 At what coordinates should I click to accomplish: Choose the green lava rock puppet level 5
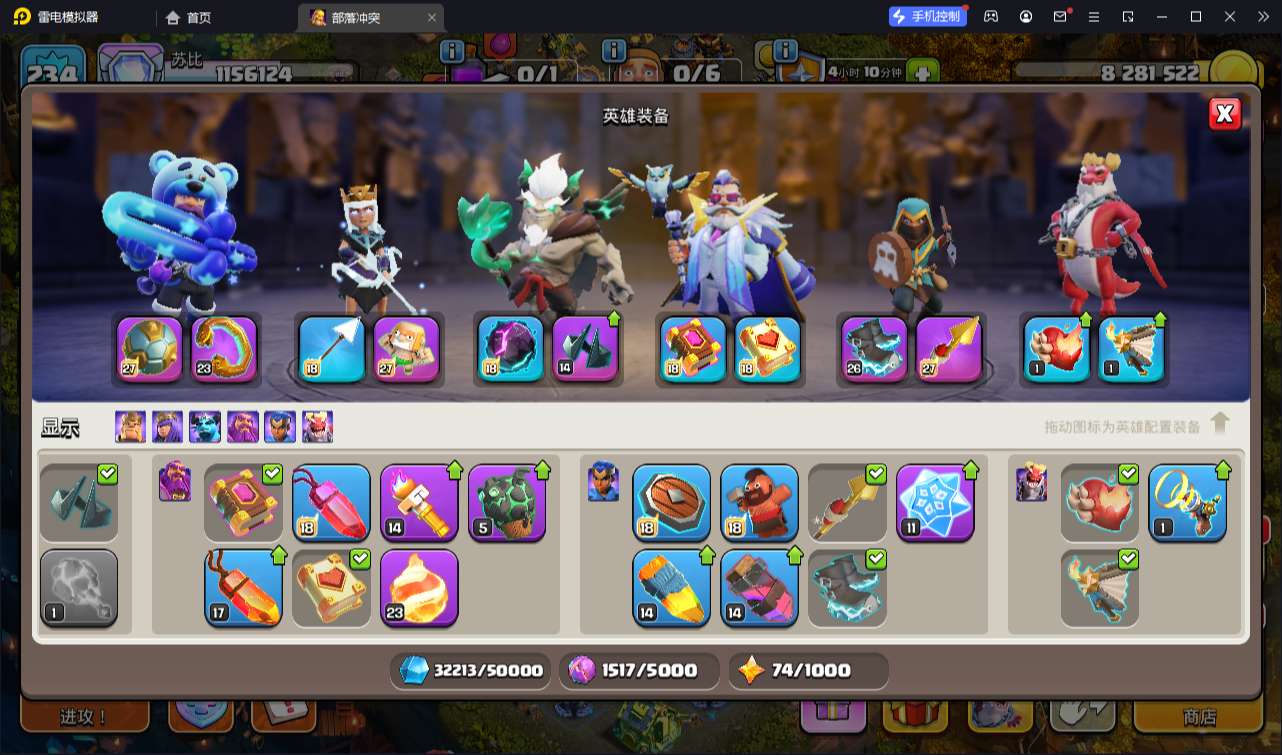tap(507, 502)
